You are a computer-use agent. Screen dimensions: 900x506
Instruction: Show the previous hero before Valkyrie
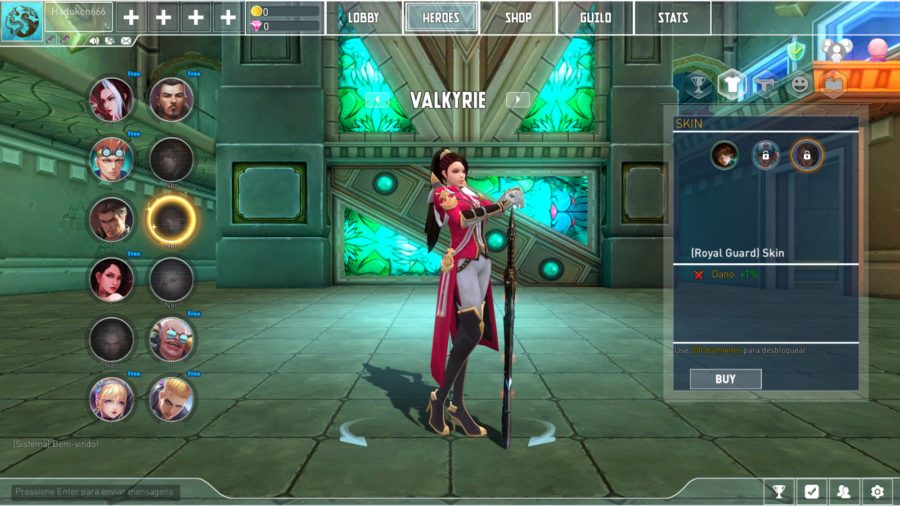pos(377,99)
